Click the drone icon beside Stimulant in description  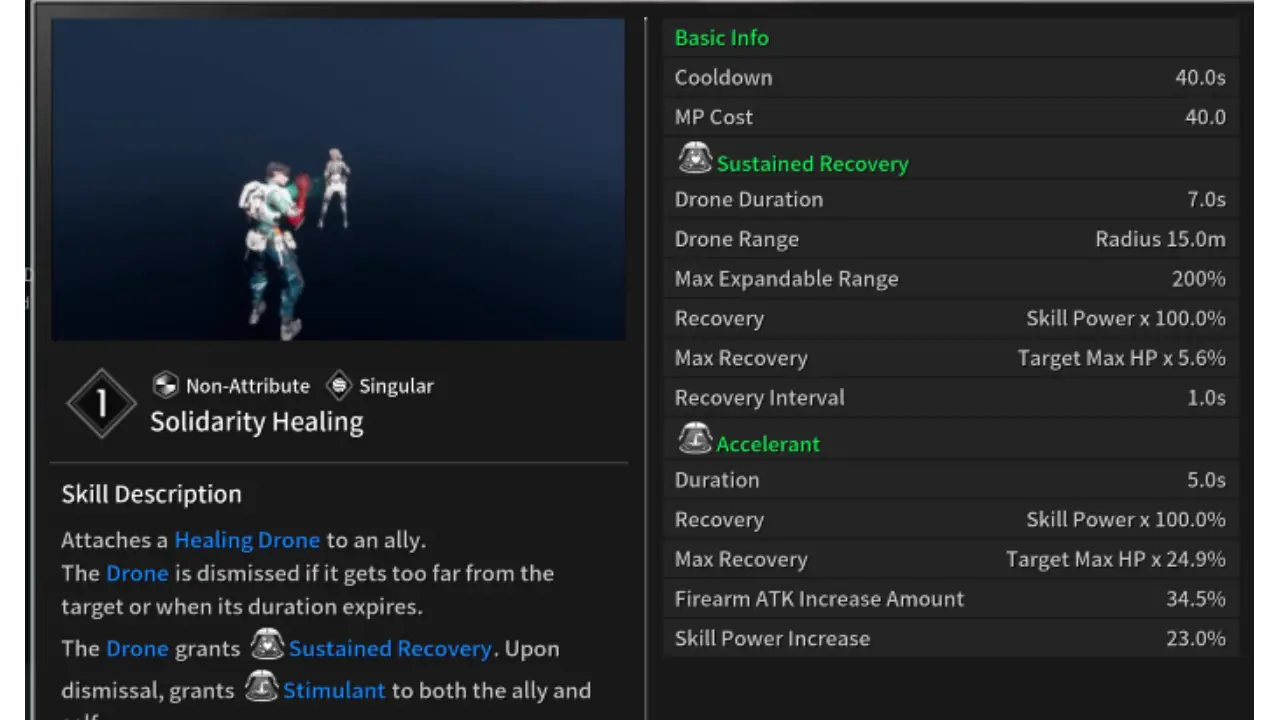coord(261,688)
